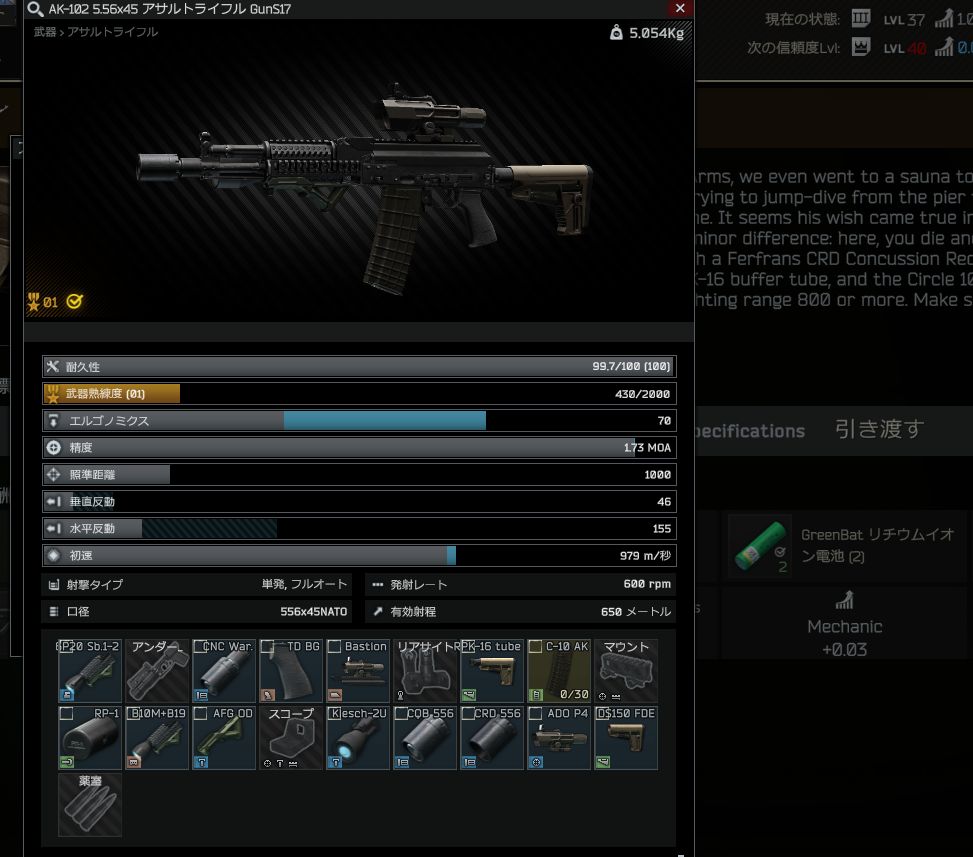Select the GreenBat lithium battery reward icon
The image size is (973, 857).
(x=760, y=546)
